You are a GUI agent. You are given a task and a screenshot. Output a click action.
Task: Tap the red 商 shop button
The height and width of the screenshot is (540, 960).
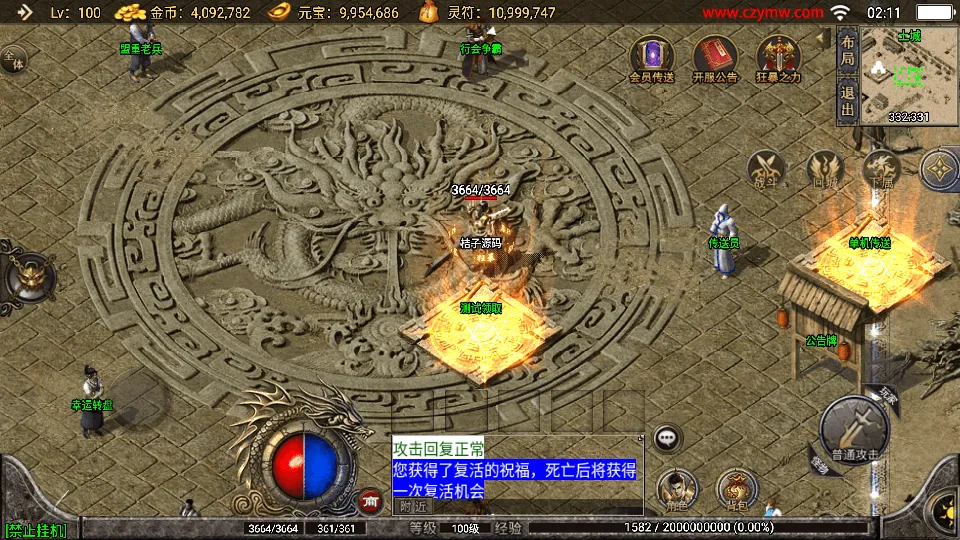370,500
